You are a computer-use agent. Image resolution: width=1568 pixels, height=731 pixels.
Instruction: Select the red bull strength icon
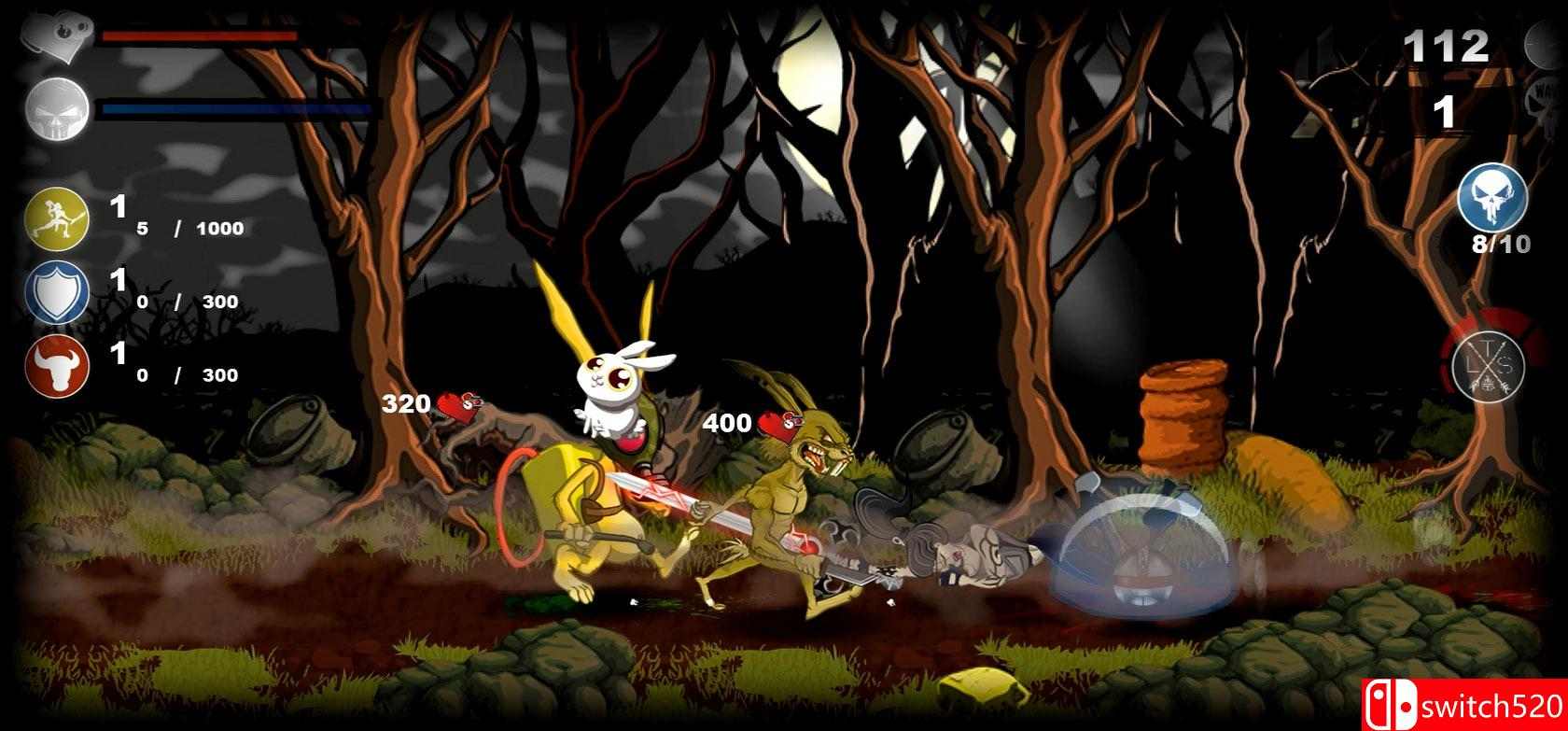[x=56, y=368]
